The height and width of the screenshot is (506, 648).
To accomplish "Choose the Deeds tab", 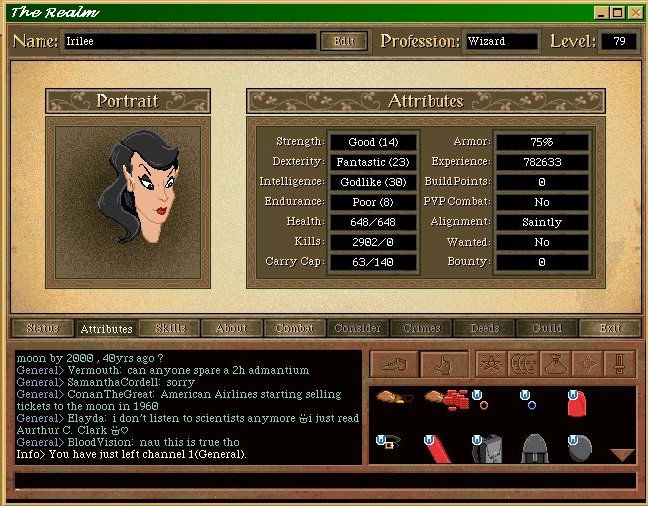I will (484, 328).
